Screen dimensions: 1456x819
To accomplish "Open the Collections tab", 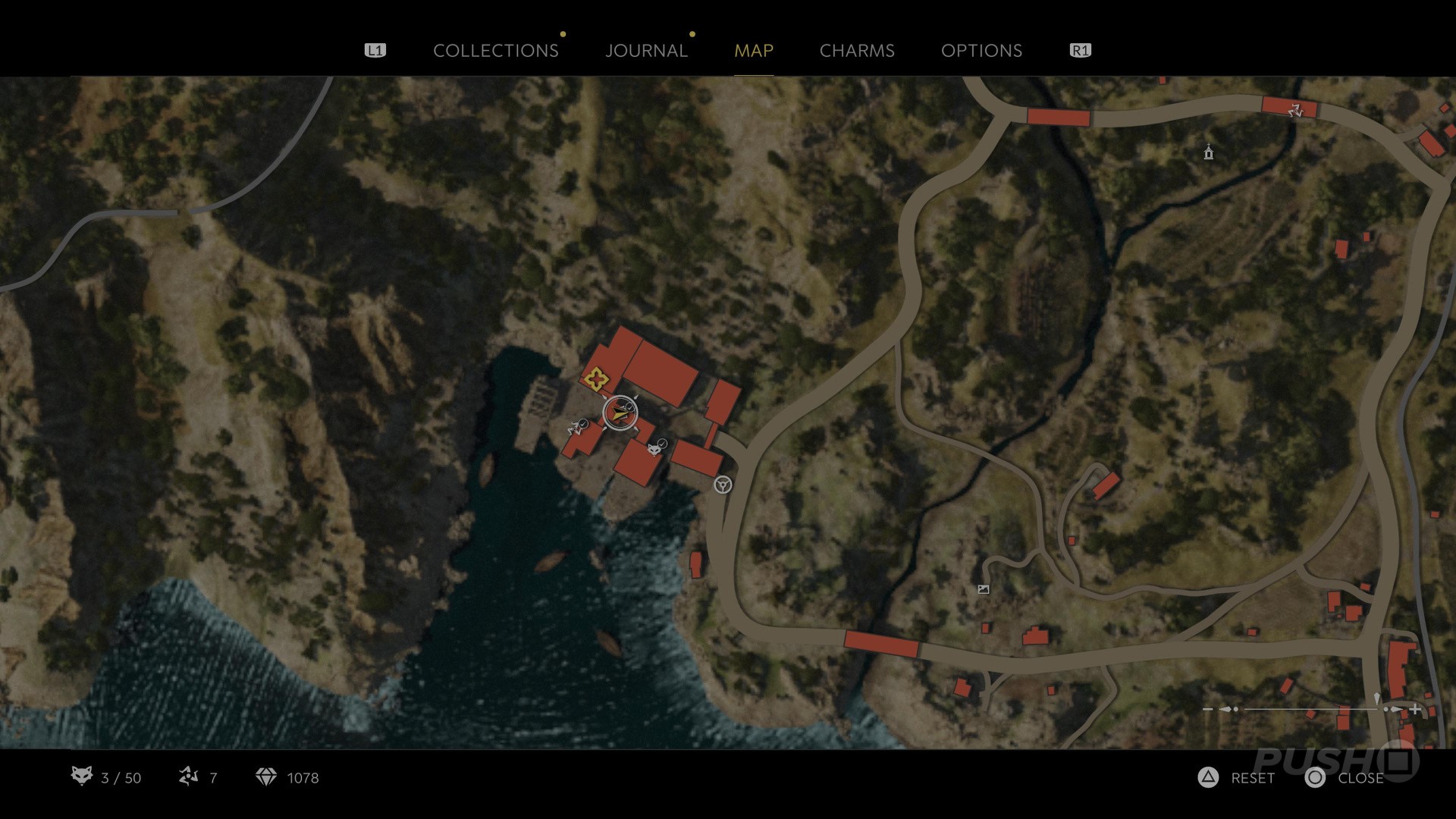I will point(495,51).
